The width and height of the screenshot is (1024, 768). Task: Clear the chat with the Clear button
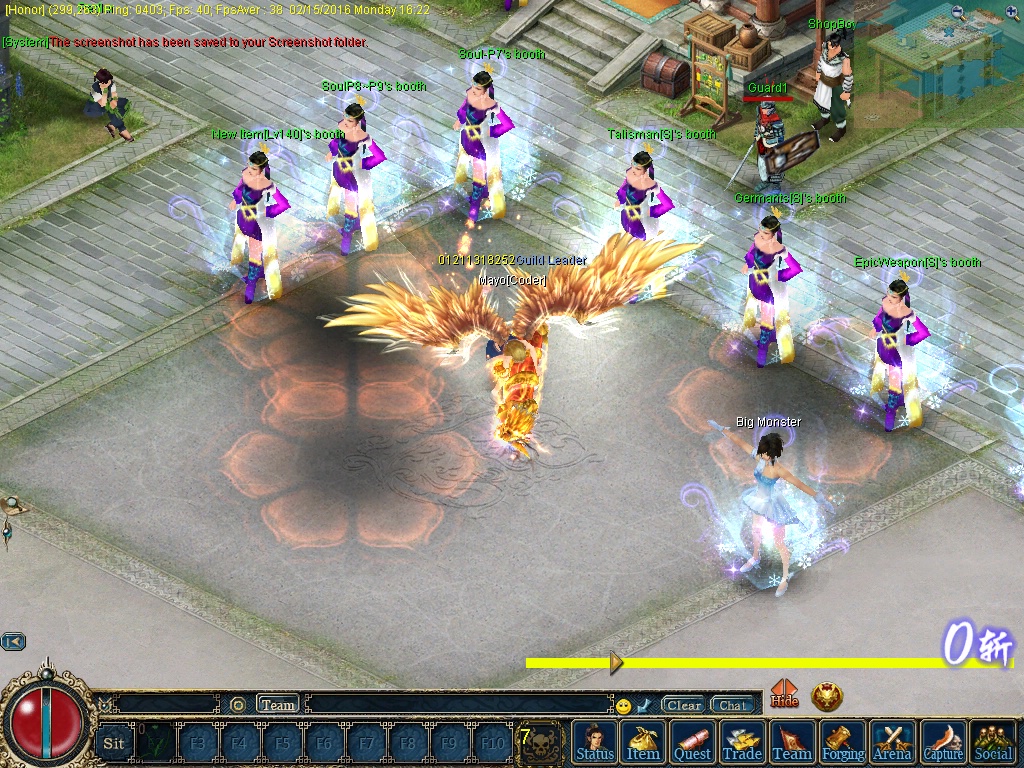tap(684, 705)
